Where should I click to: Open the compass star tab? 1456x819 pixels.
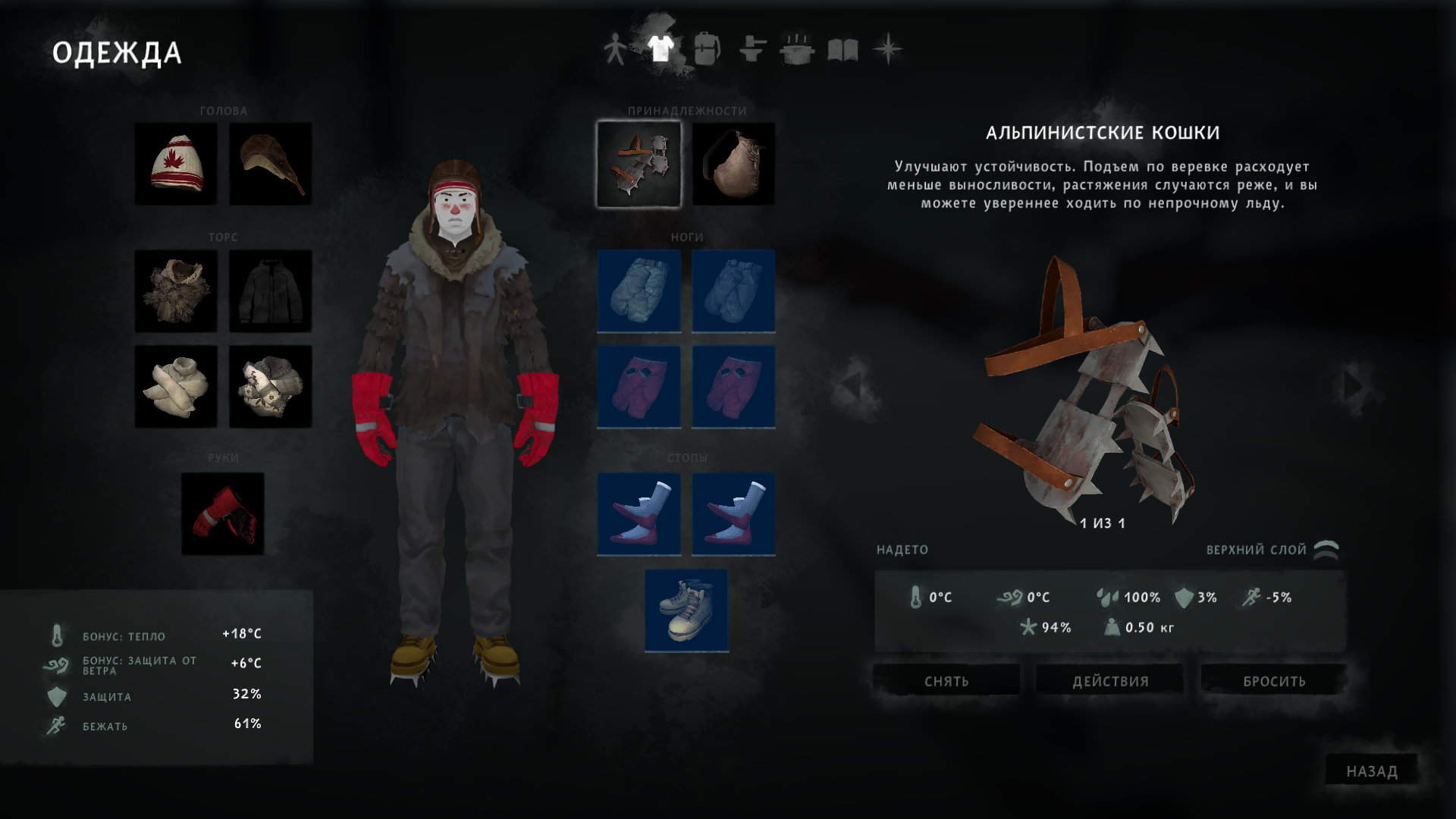pyautogui.click(x=888, y=50)
